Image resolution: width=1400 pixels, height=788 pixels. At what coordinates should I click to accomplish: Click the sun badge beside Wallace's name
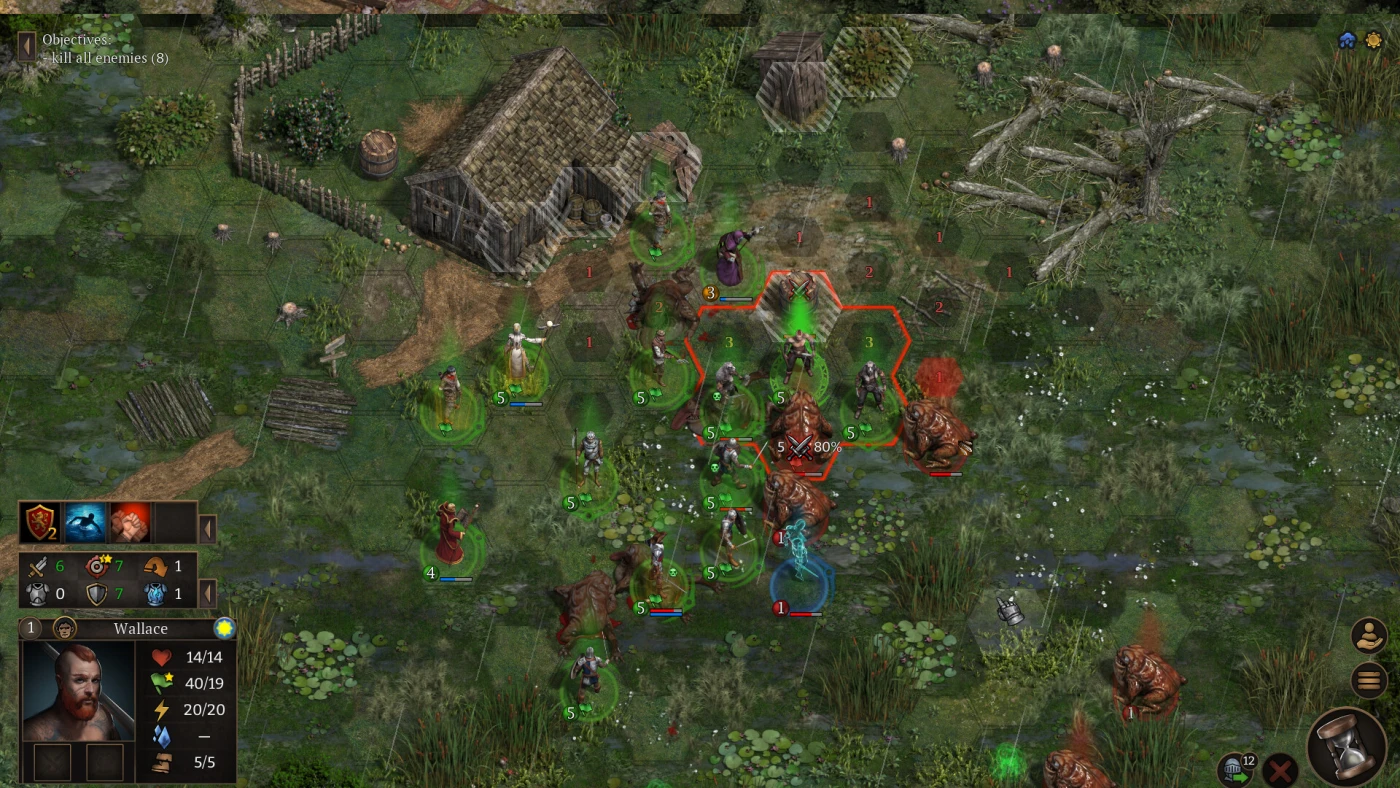pos(224,628)
